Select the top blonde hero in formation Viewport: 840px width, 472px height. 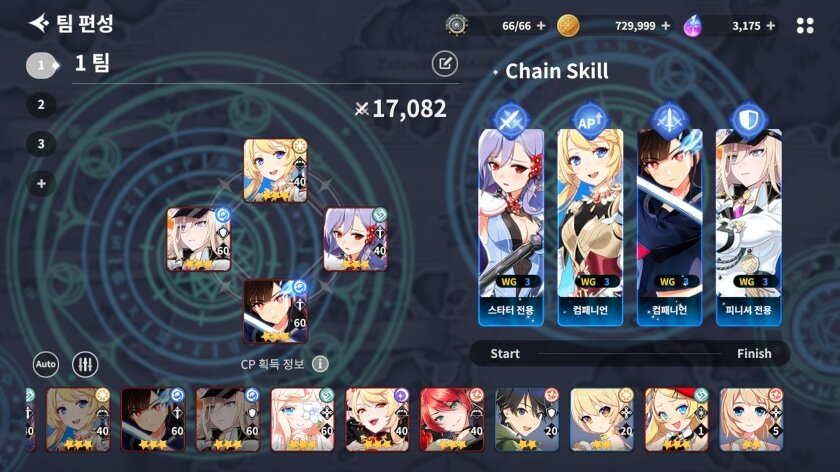(x=275, y=170)
